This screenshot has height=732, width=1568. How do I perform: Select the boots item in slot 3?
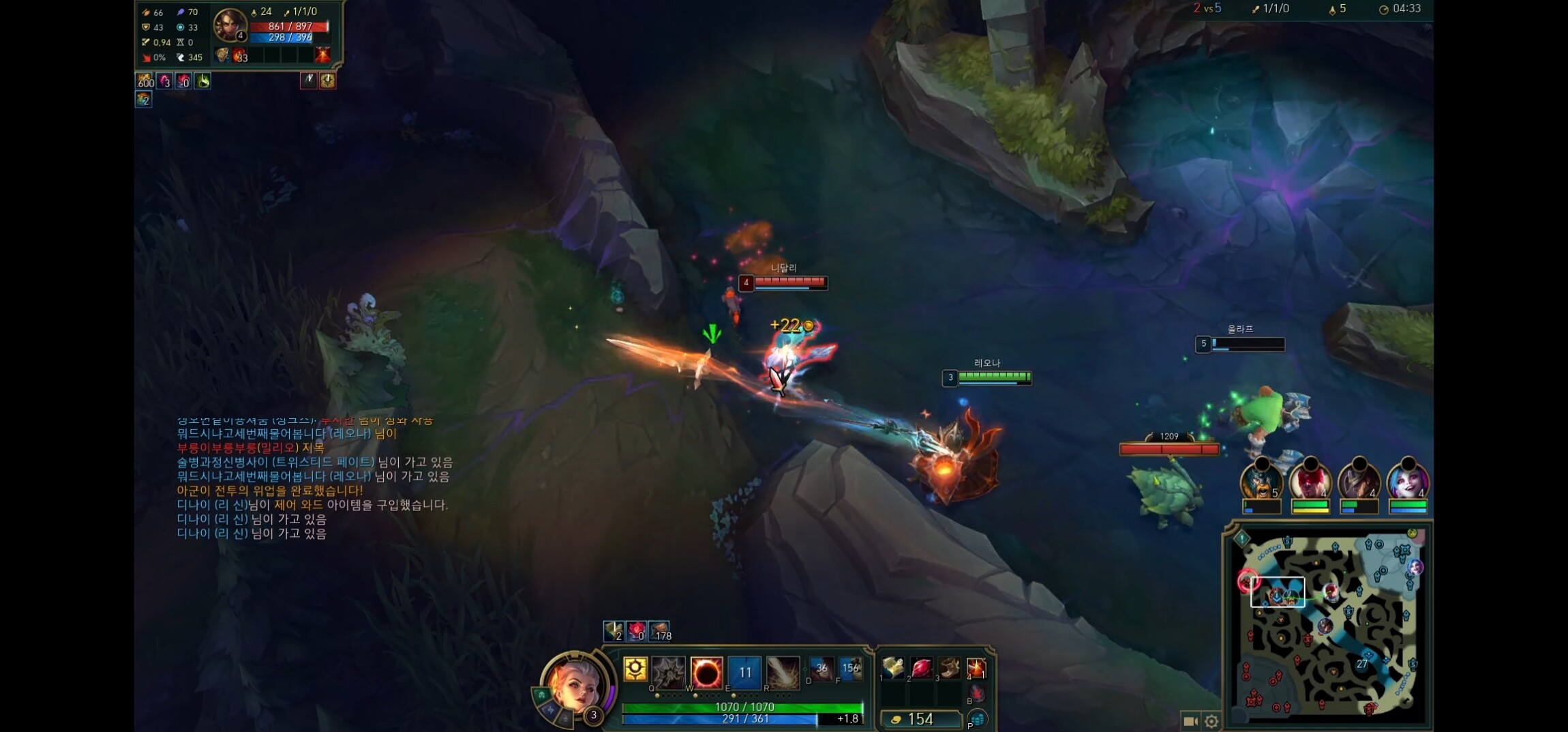tap(949, 669)
